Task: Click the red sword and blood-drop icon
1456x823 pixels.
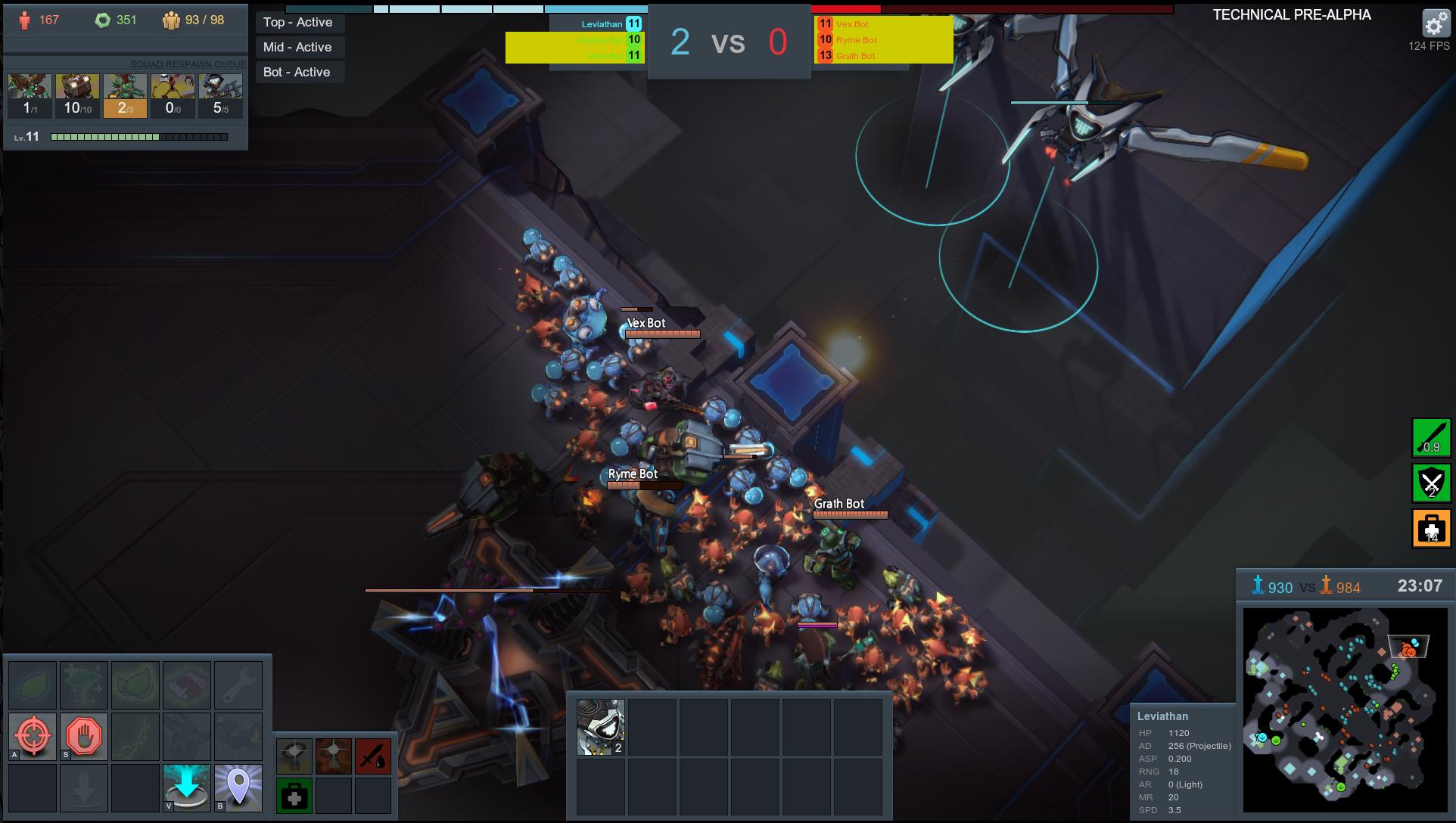Action: (x=373, y=756)
